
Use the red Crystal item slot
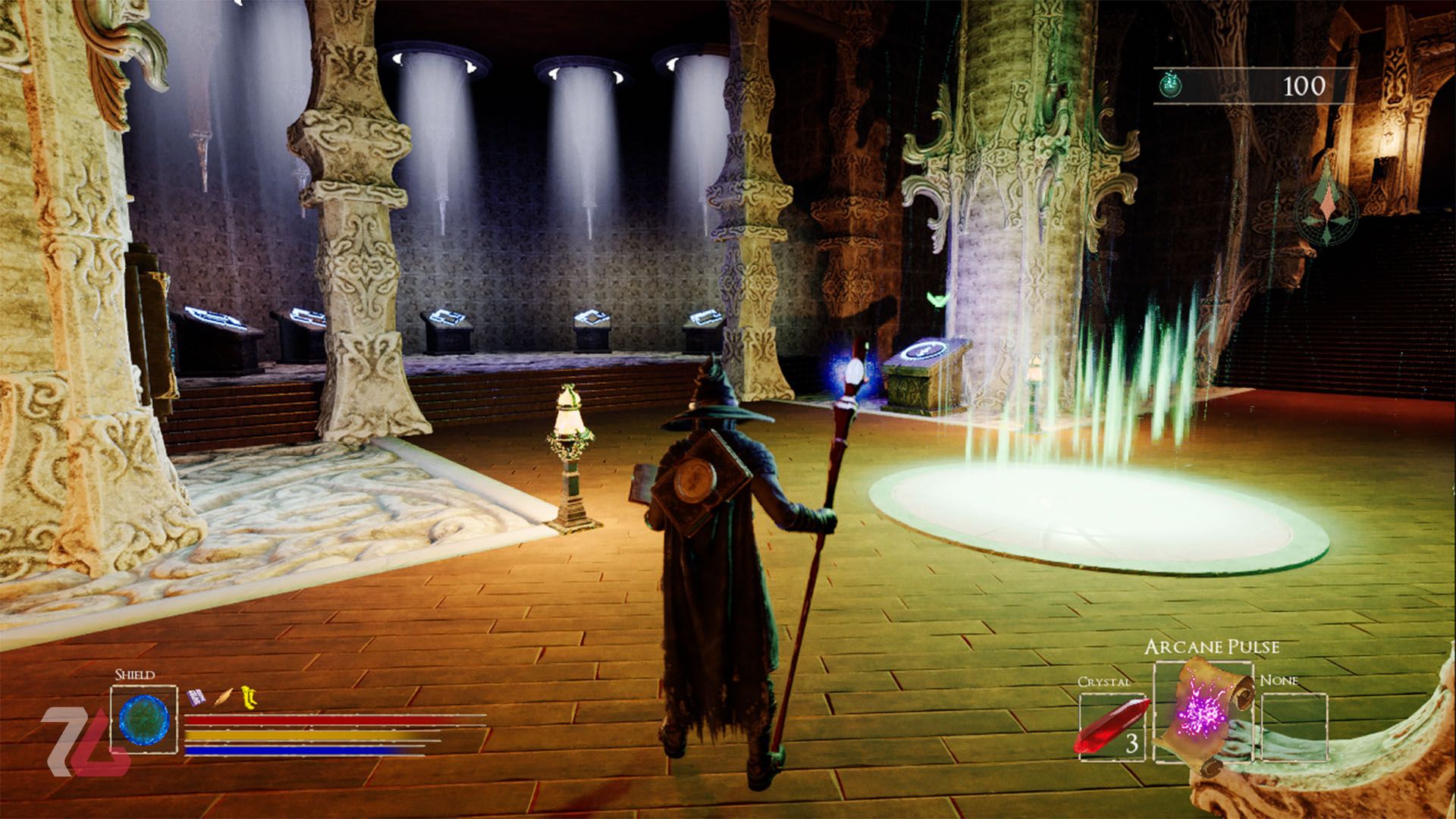(x=1113, y=726)
